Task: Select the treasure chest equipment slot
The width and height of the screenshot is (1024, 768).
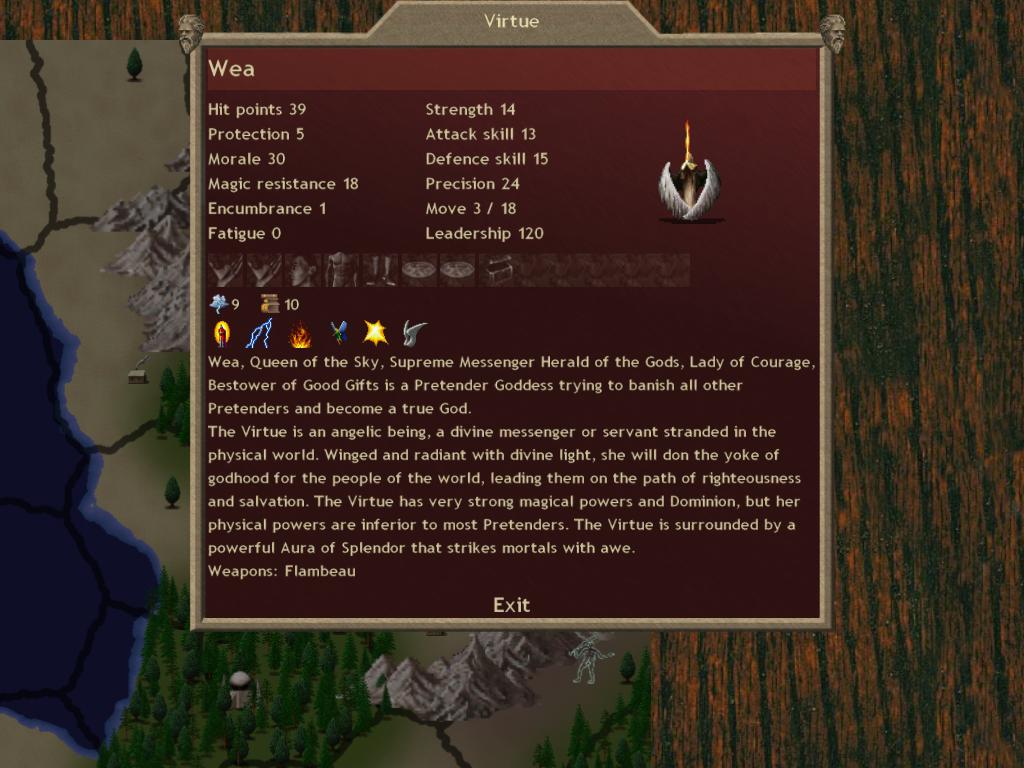Action: point(496,270)
